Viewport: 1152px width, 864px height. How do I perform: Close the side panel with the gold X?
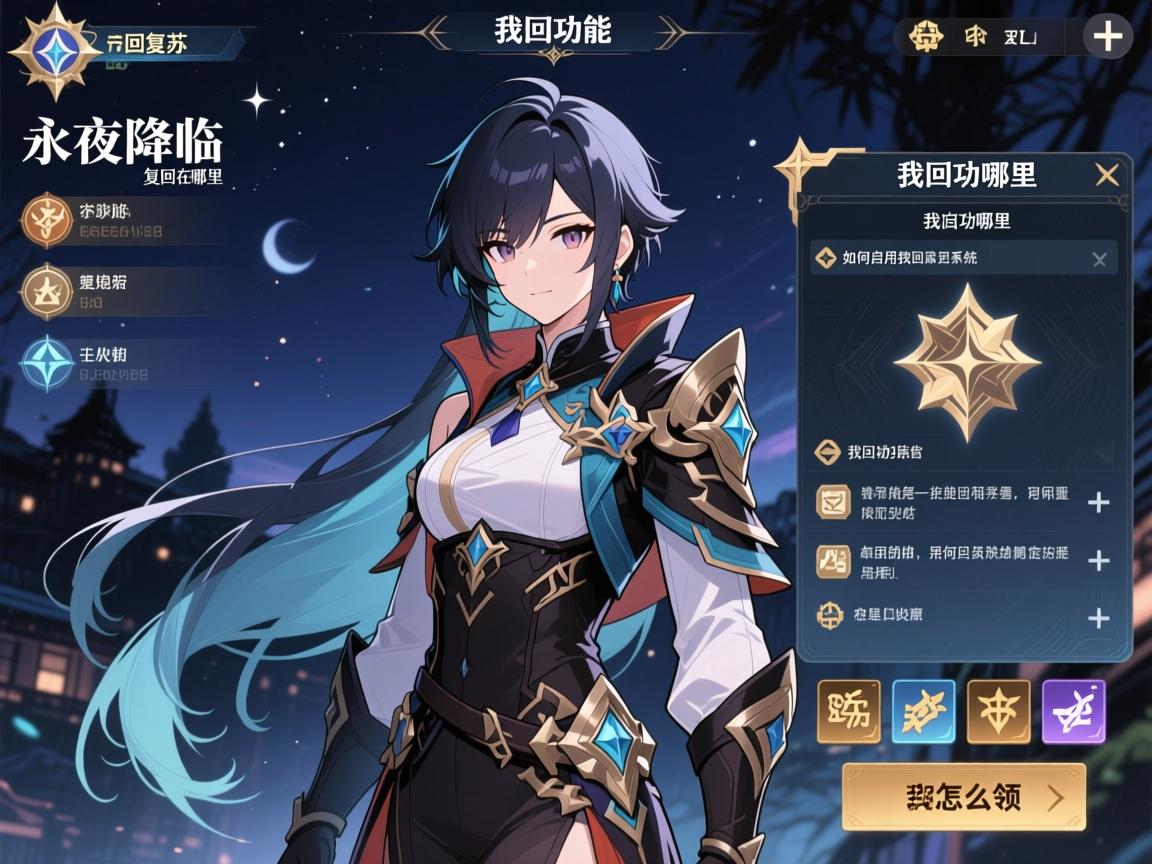pyautogui.click(x=1107, y=175)
